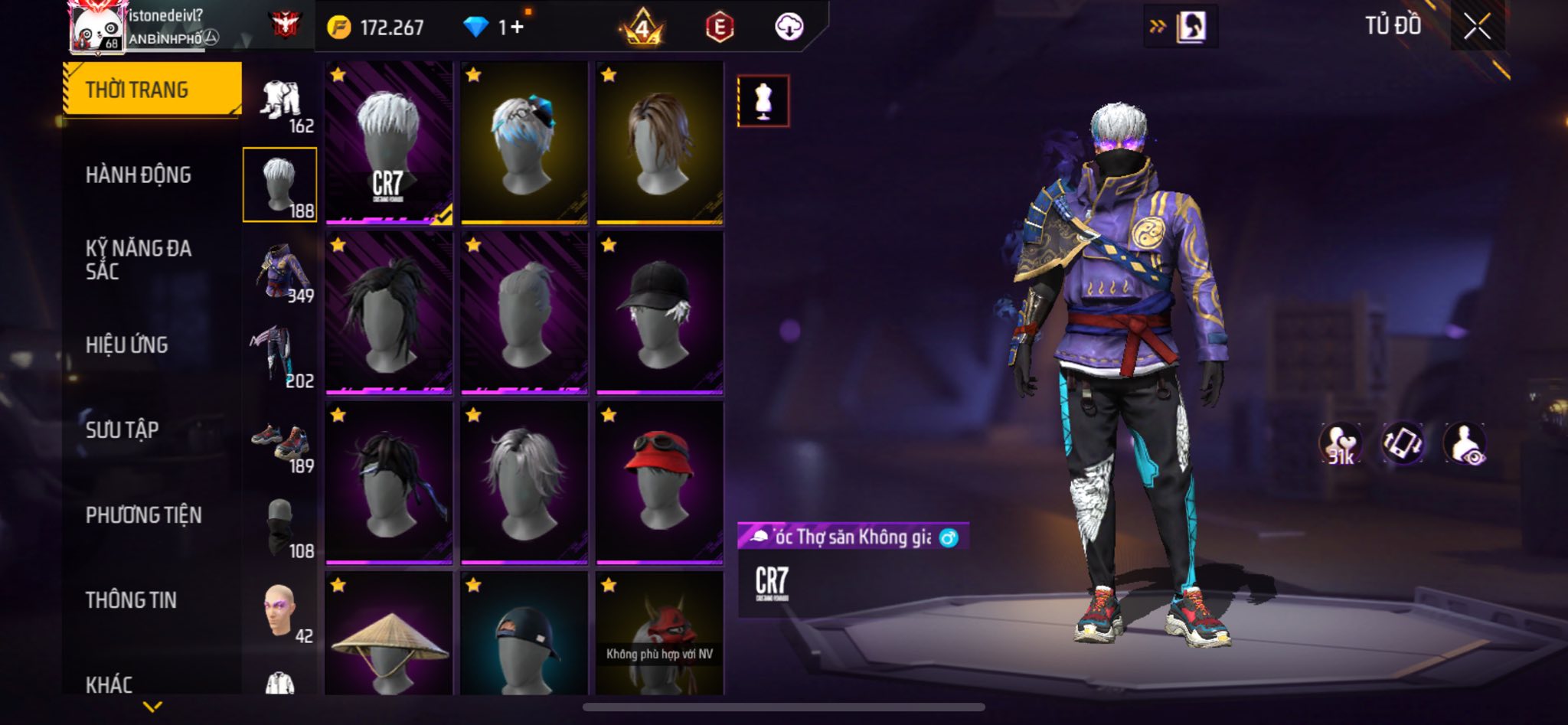The image size is (1568, 725).
Task: Equip the red bucket hat with goggles
Action: tap(659, 483)
